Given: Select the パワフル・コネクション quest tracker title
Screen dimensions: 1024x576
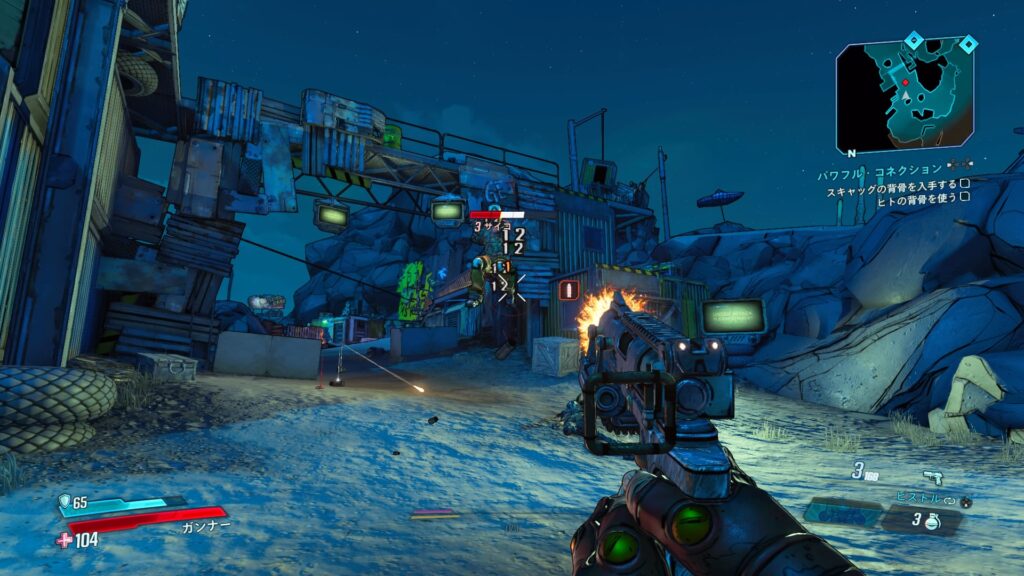Looking at the screenshot, I should [x=879, y=170].
